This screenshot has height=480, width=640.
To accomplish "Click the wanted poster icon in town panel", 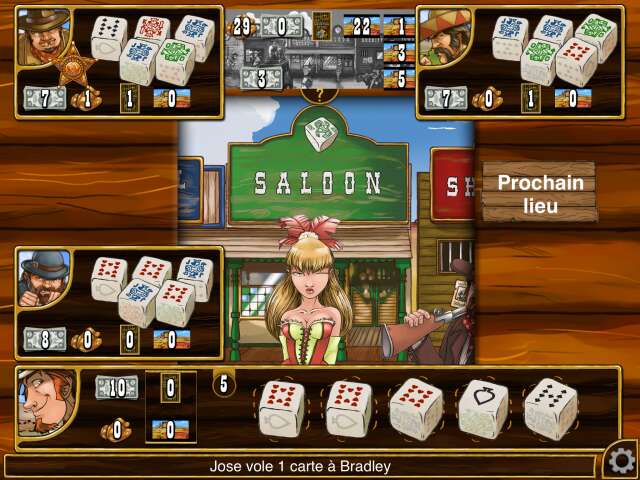I will click(321, 26).
